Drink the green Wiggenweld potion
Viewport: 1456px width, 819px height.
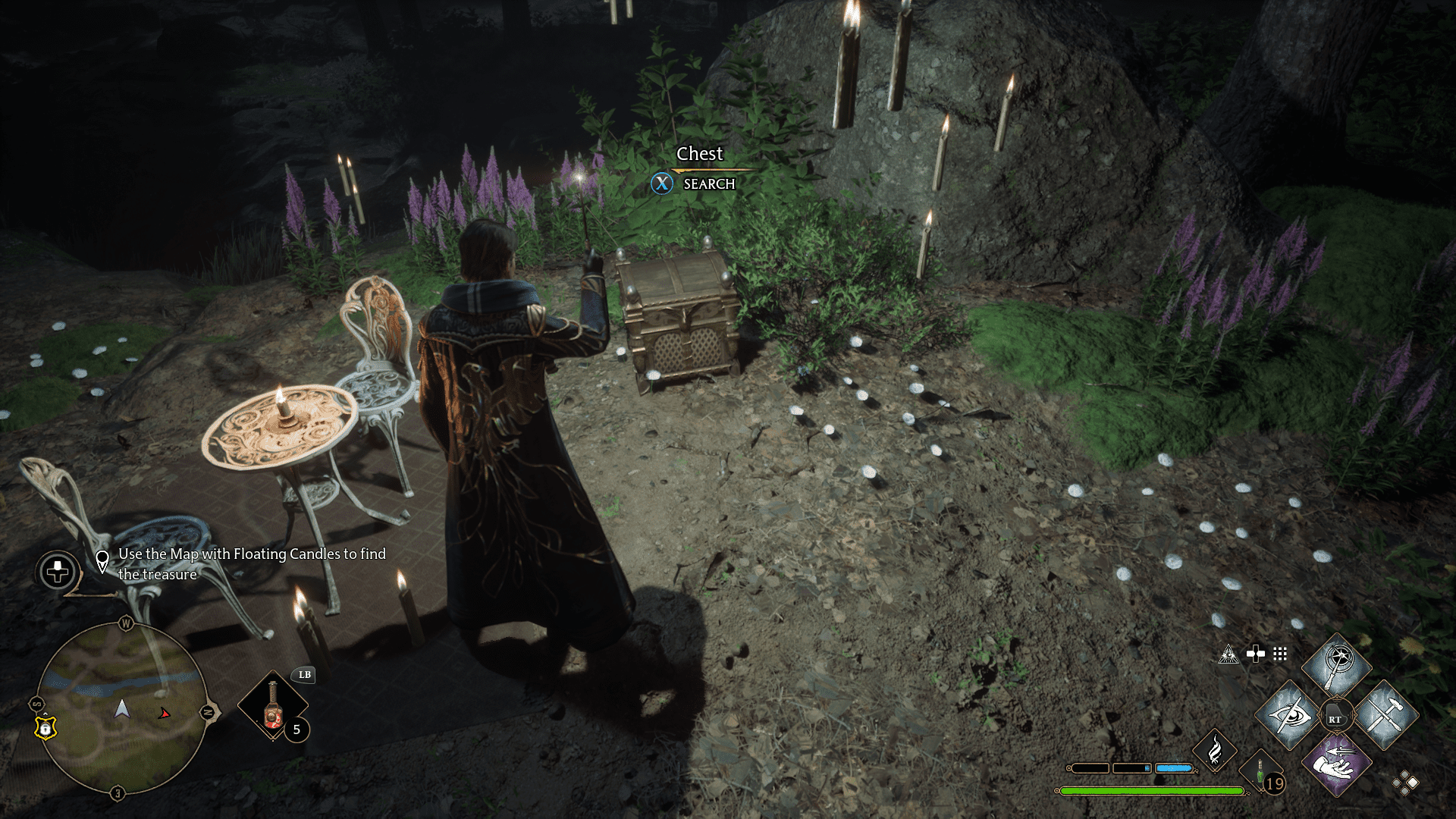pos(1262,773)
